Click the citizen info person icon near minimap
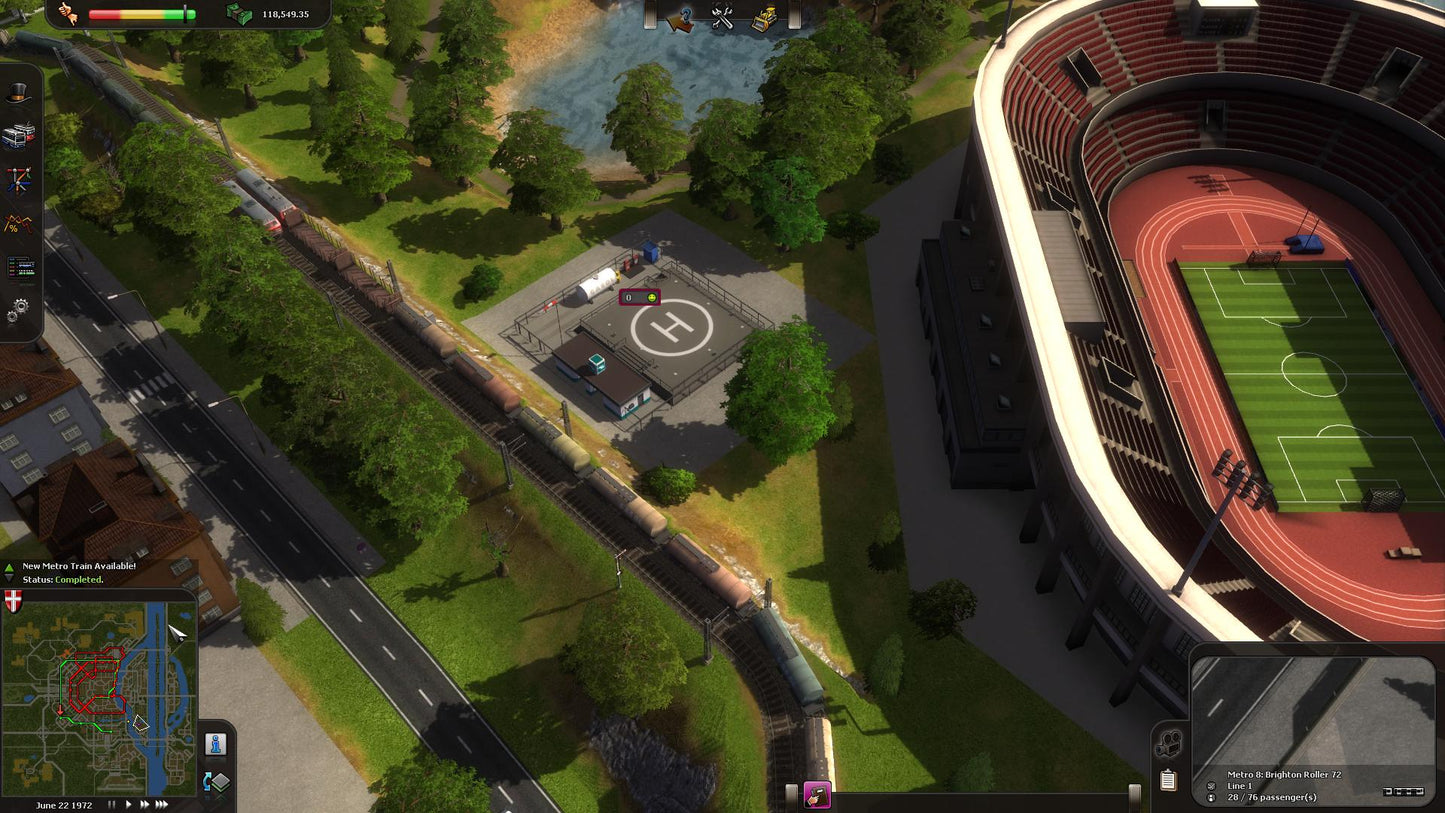 coord(214,744)
